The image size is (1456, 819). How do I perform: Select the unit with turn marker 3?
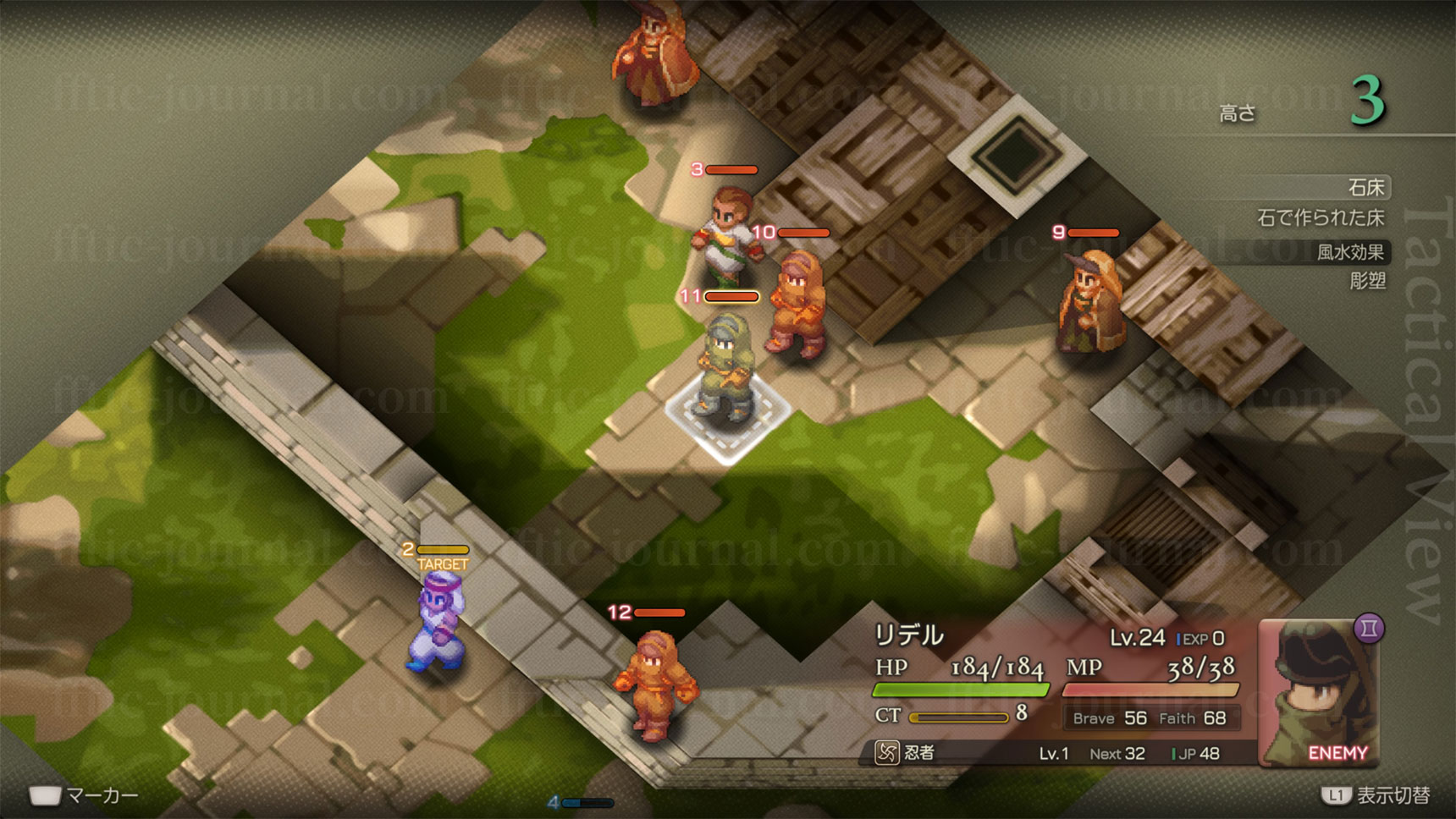click(x=725, y=231)
